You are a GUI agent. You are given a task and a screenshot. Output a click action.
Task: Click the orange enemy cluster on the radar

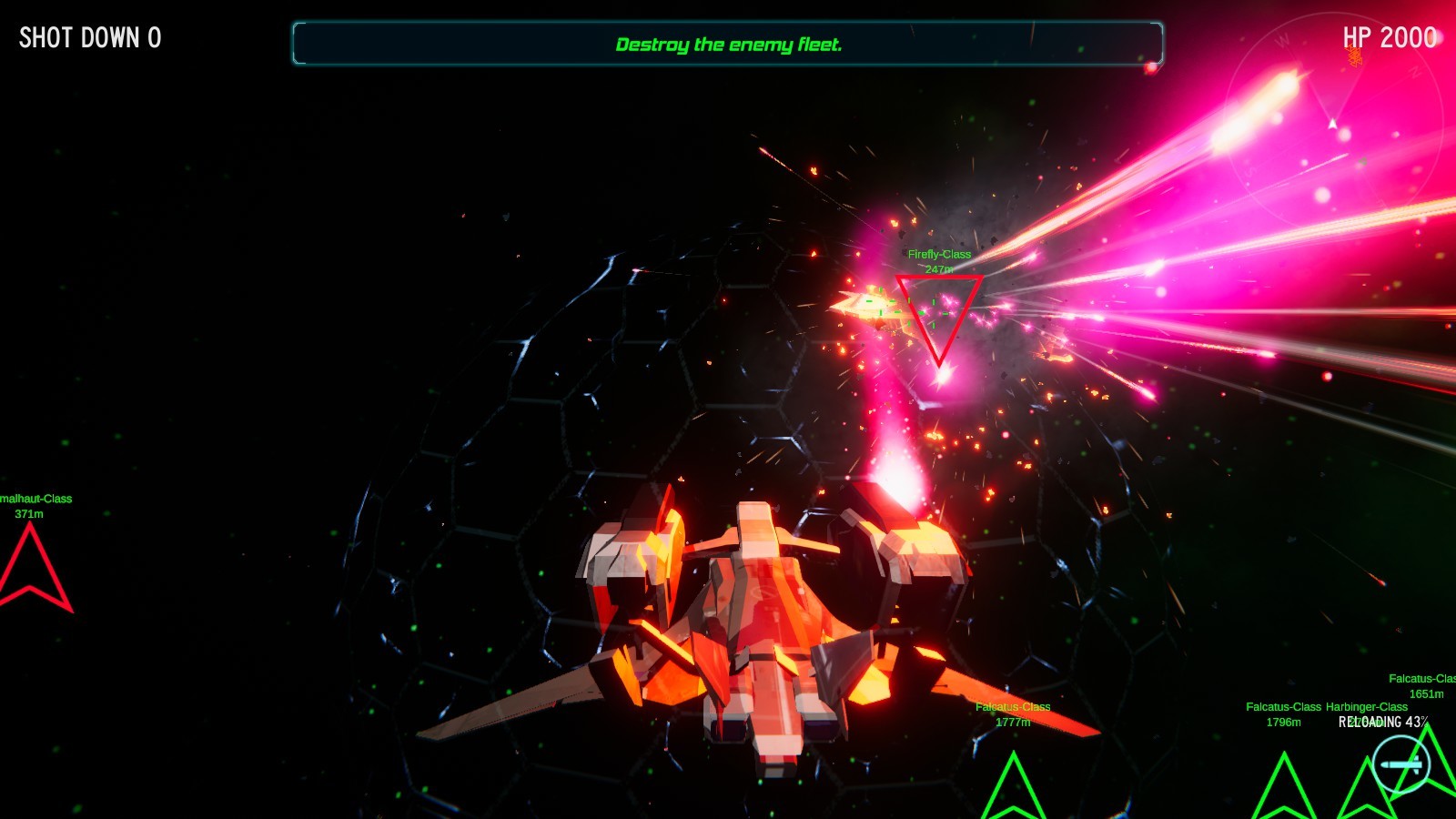click(1354, 55)
